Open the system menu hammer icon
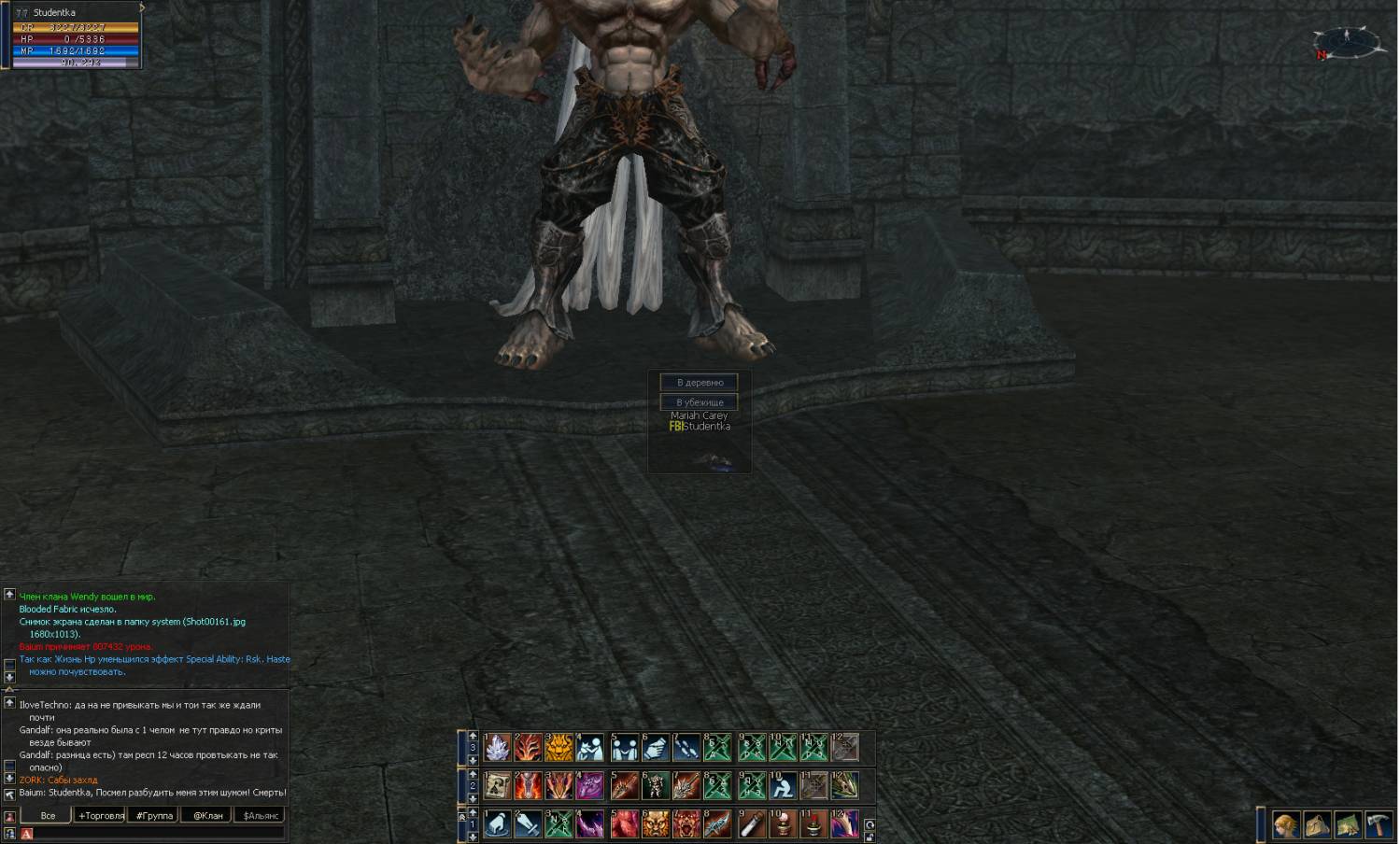The width and height of the screenshot is (1400, 844). [x=1379, y=825]
